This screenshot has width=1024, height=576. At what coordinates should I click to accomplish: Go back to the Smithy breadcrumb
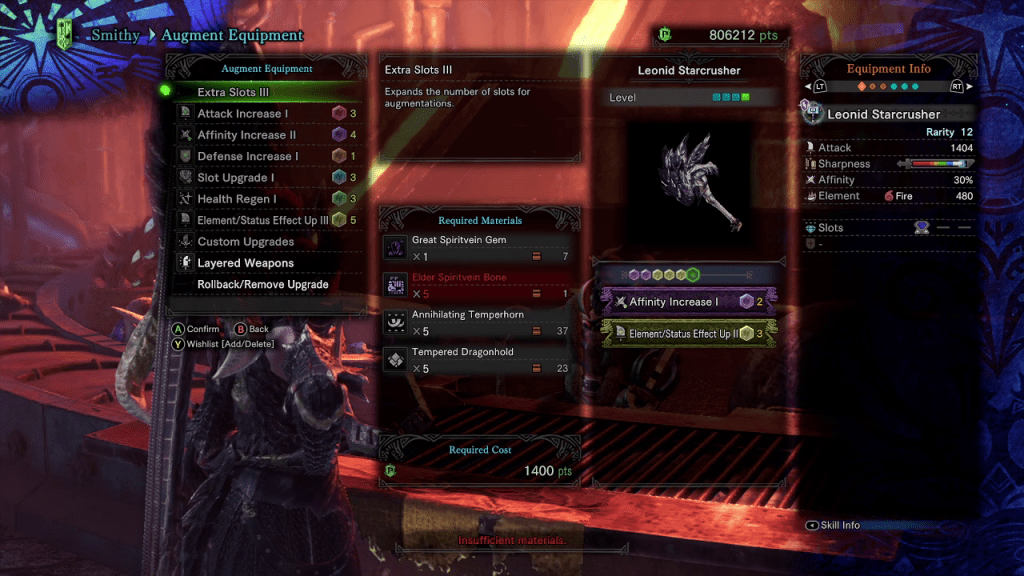[114, 36]
